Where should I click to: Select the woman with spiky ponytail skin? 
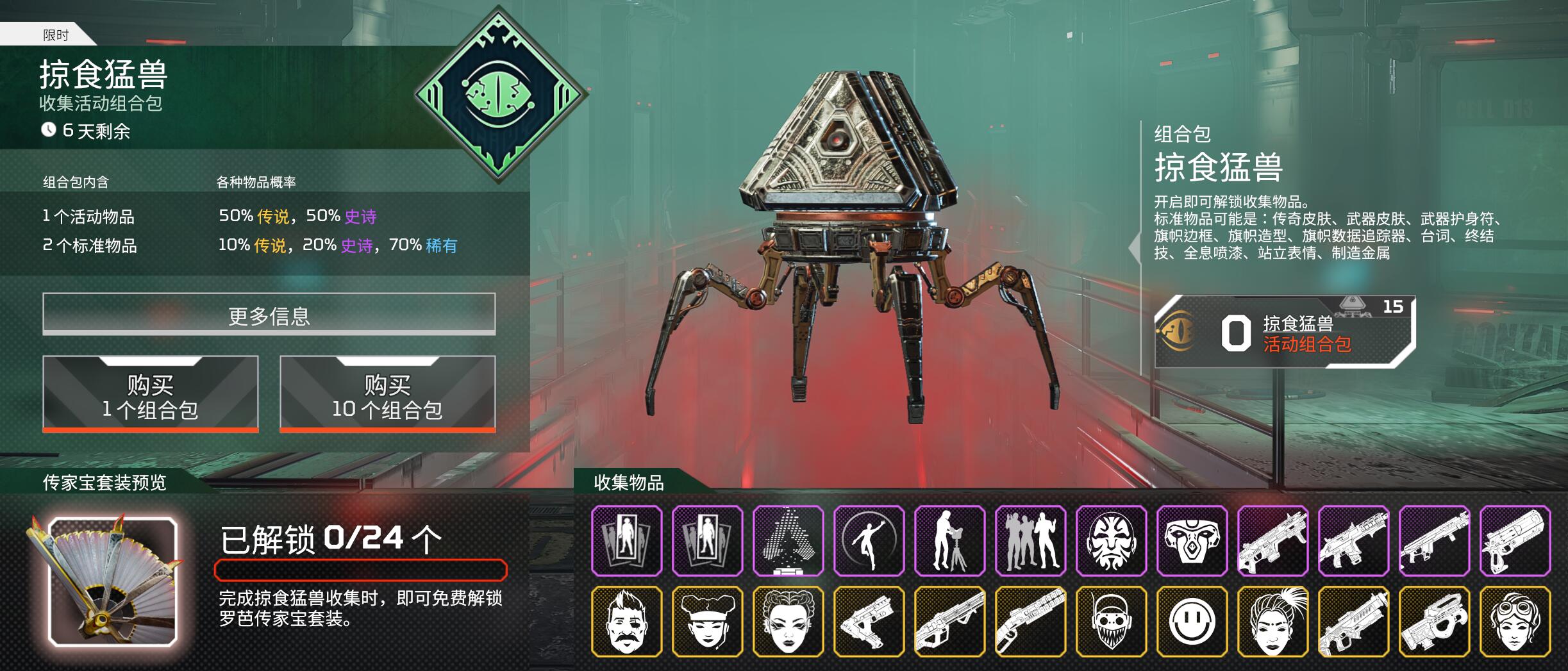(1272, 622)
